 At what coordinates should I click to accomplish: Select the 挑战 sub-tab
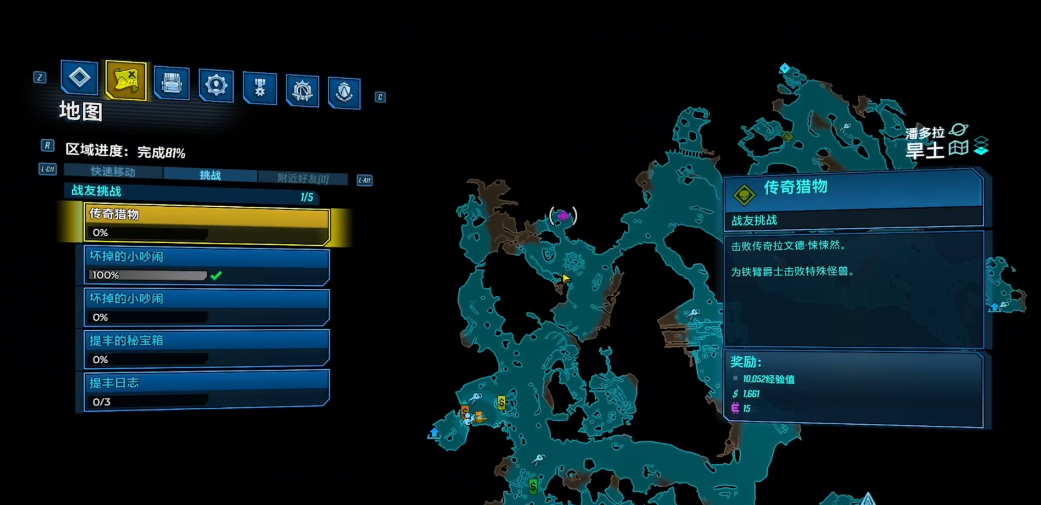(x=210, y=175)
